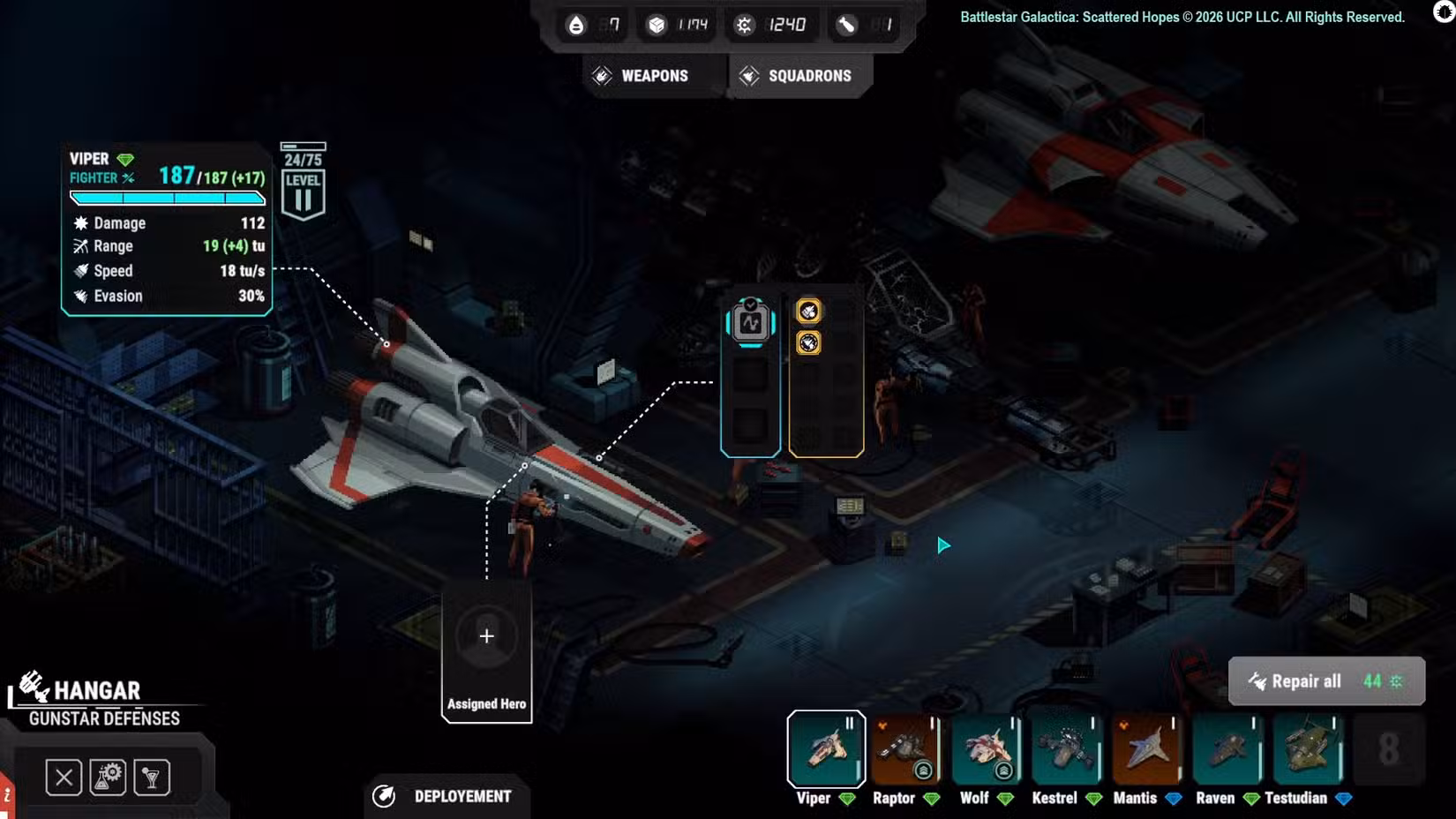
Task: Deselect the X icon in Gunstar Defenses panel
Action: [x=63, y=777]
